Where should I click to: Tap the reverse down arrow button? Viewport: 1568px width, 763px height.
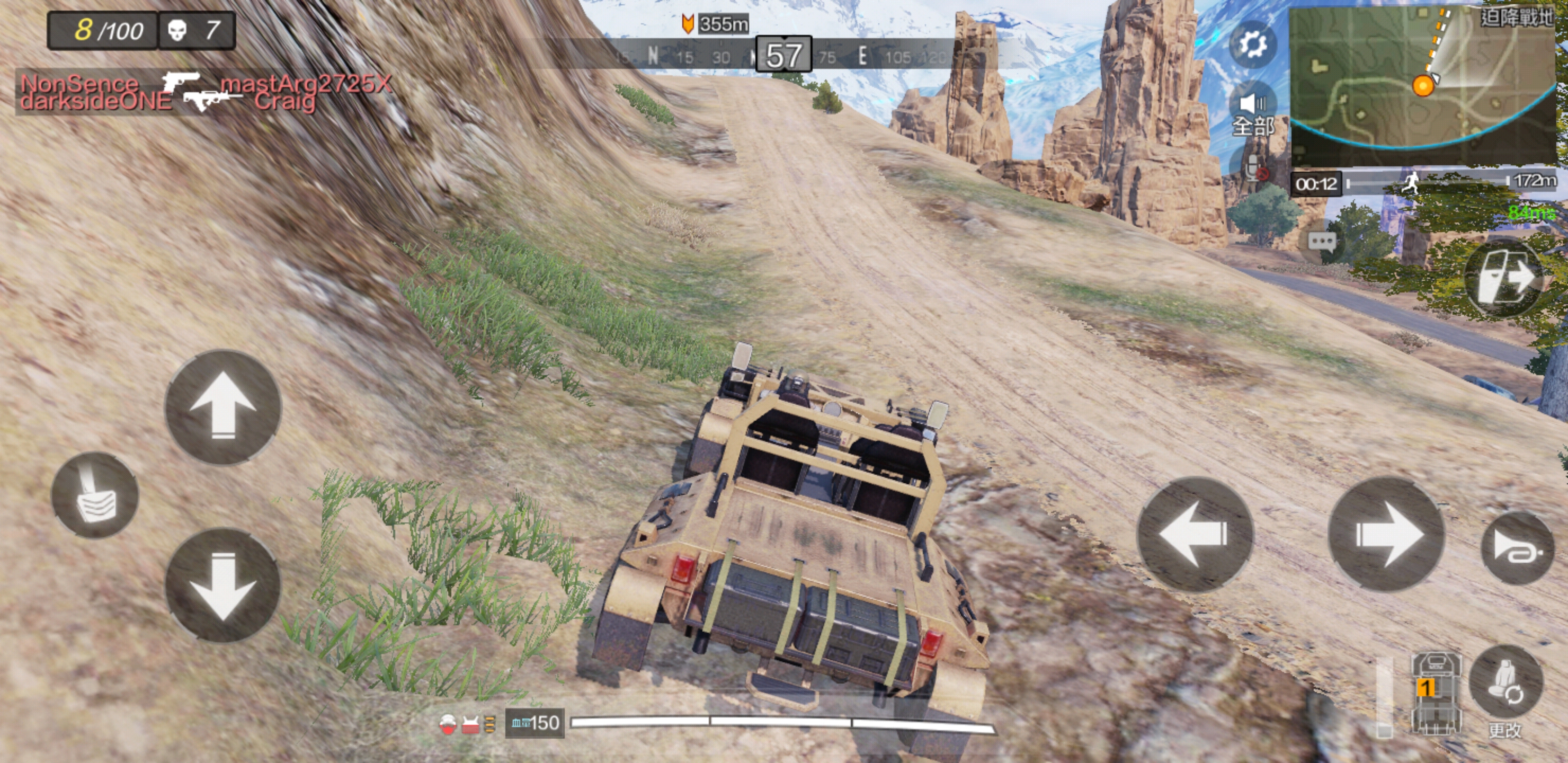pos(223,585)
